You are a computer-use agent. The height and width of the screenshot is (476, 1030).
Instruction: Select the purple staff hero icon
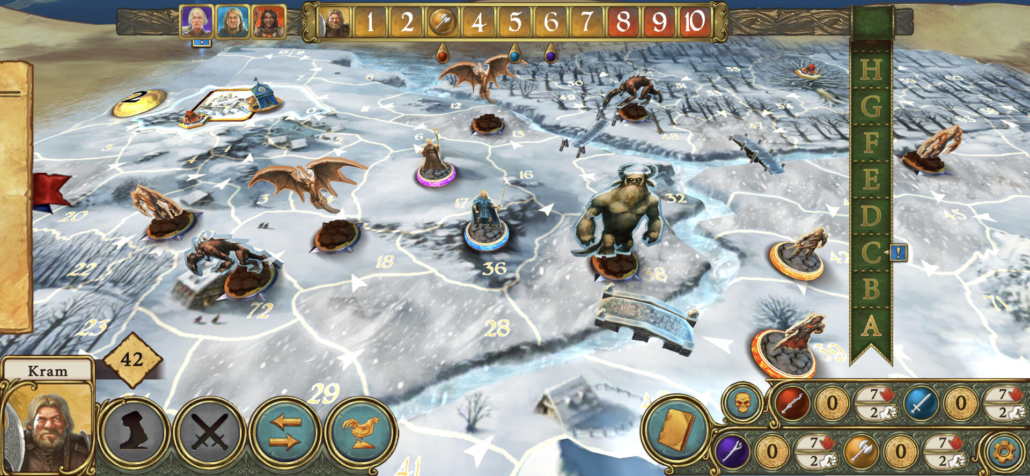click(731, 451)
